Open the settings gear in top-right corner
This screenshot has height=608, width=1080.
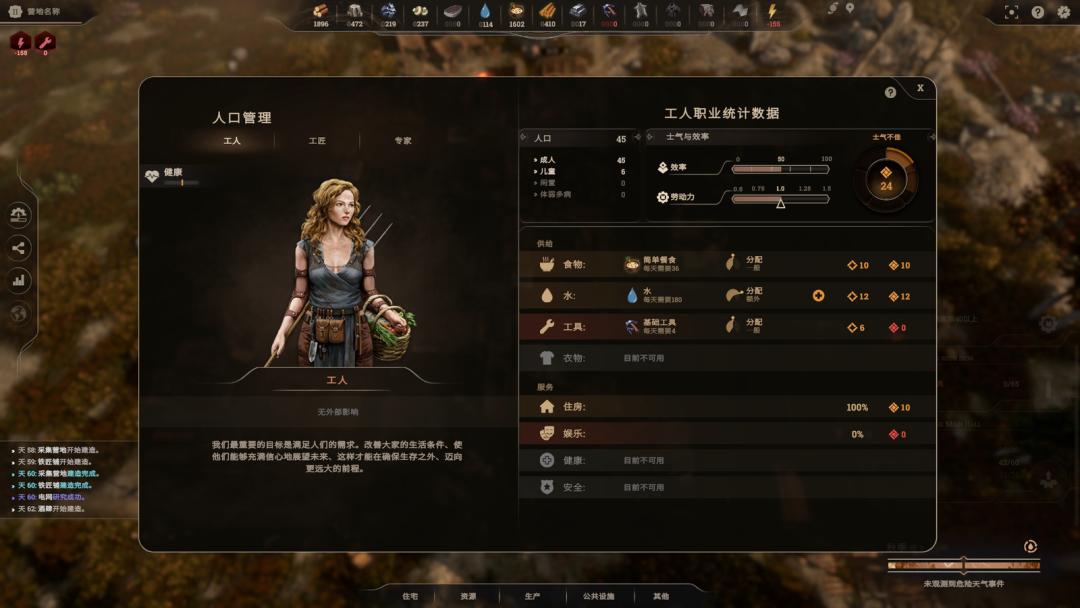(1063, 12)
